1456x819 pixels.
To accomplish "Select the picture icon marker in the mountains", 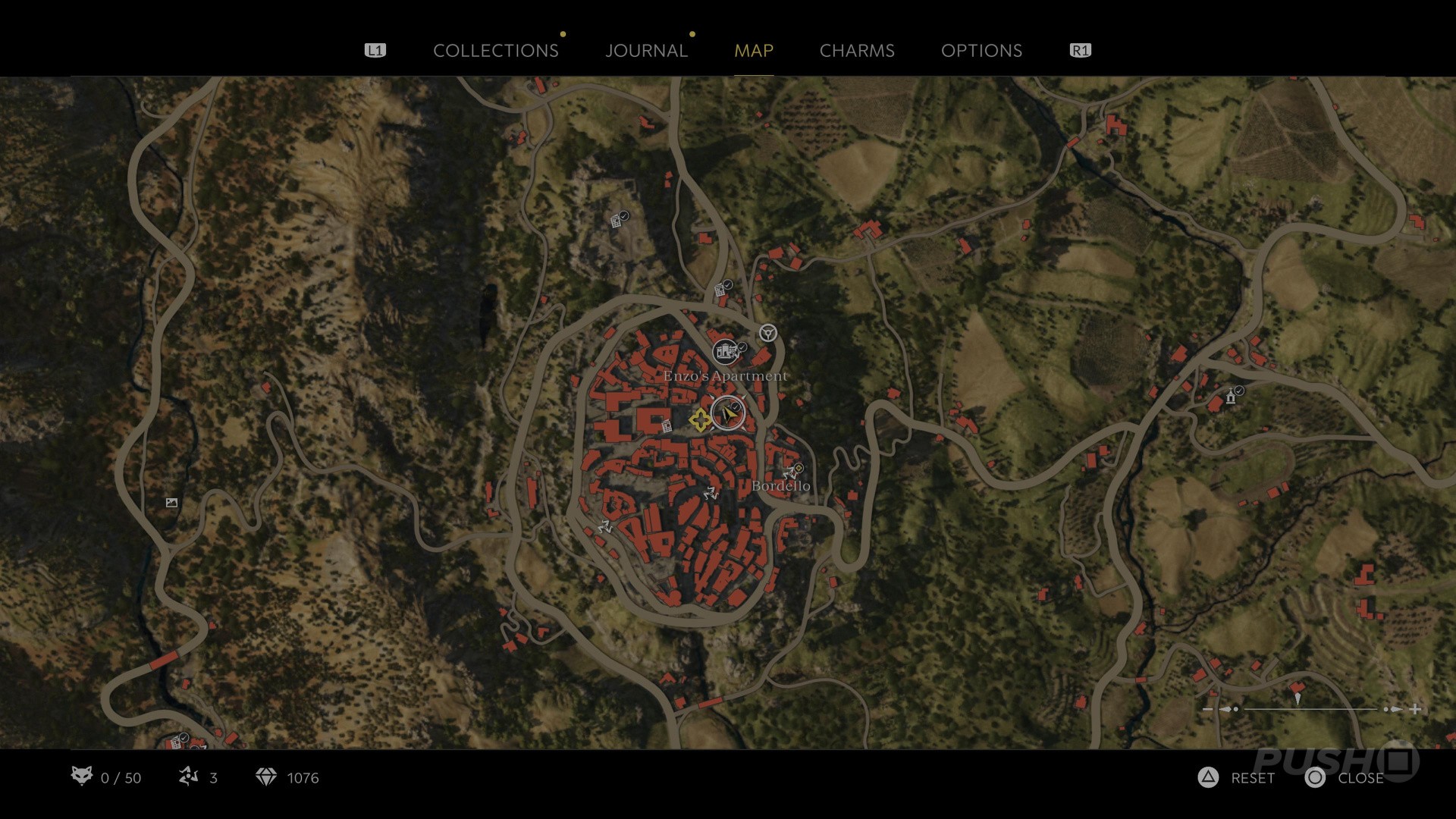I will click(171, 503).
